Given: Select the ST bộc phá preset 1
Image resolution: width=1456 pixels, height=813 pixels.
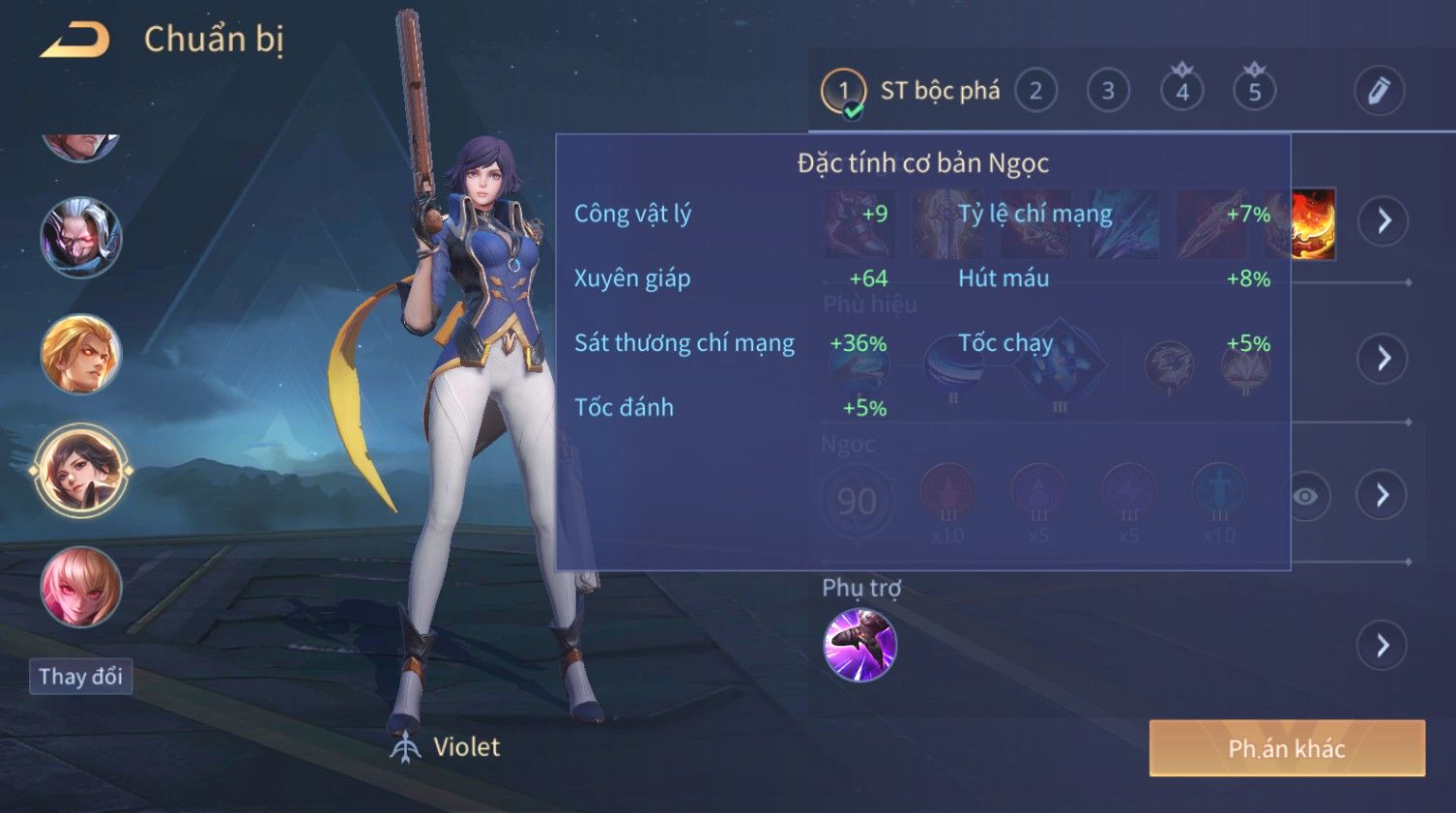Looking at the screenshot, I should pos(843,92).
